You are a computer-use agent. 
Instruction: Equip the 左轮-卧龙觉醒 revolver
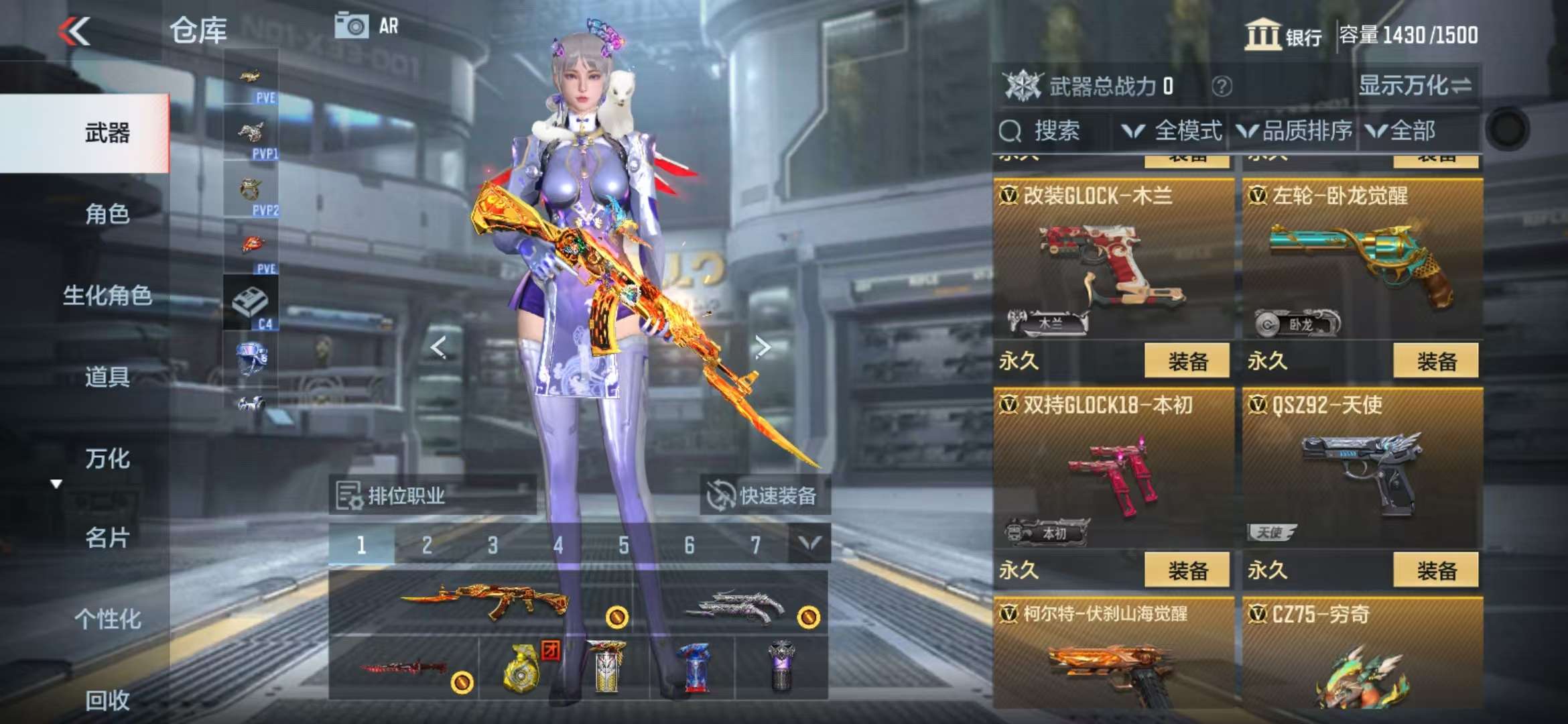pyautogui.click(x=1435, y=362)
